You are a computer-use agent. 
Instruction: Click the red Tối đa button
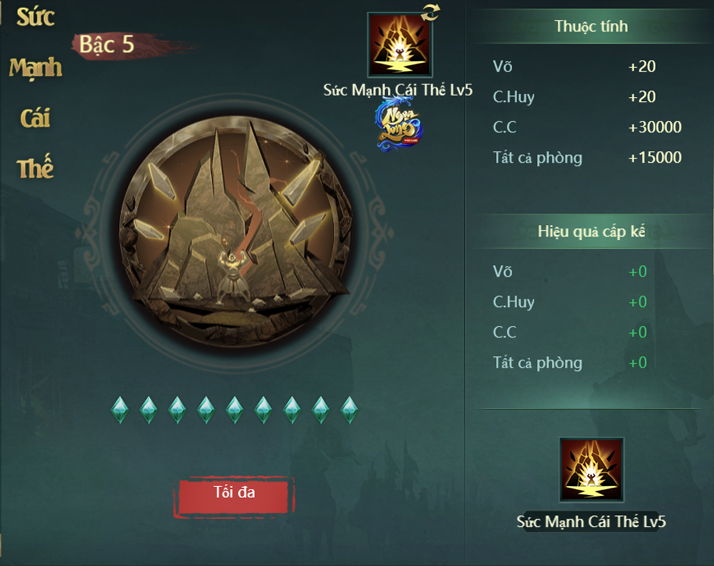pos(234,495)
